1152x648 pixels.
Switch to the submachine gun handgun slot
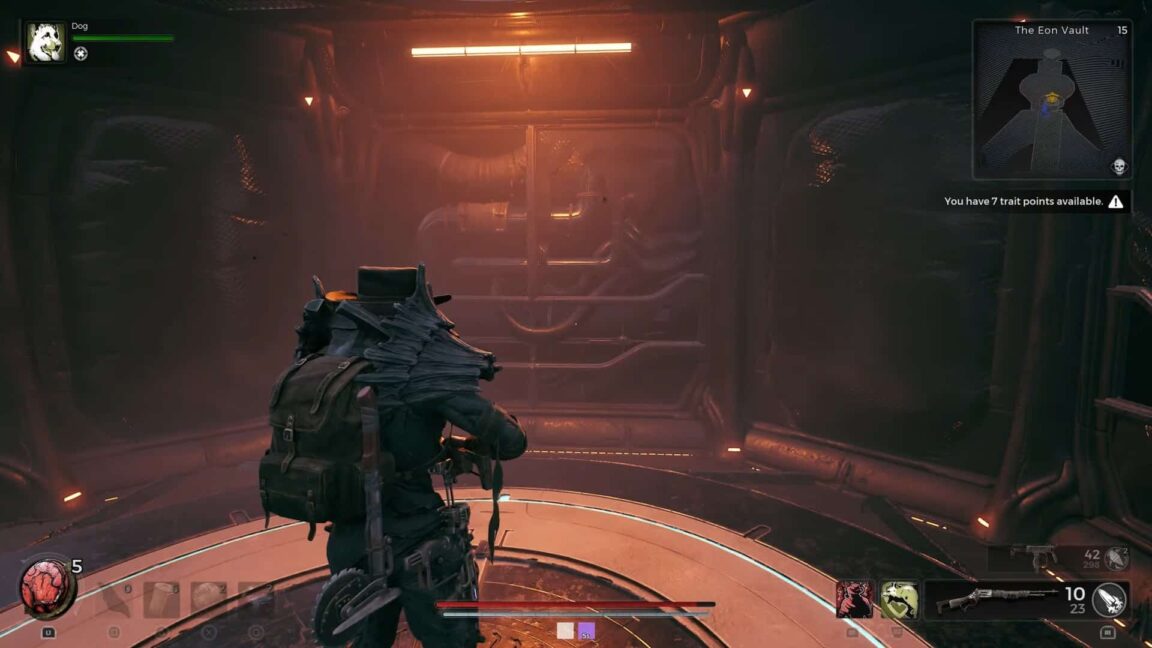(1033, 556)
